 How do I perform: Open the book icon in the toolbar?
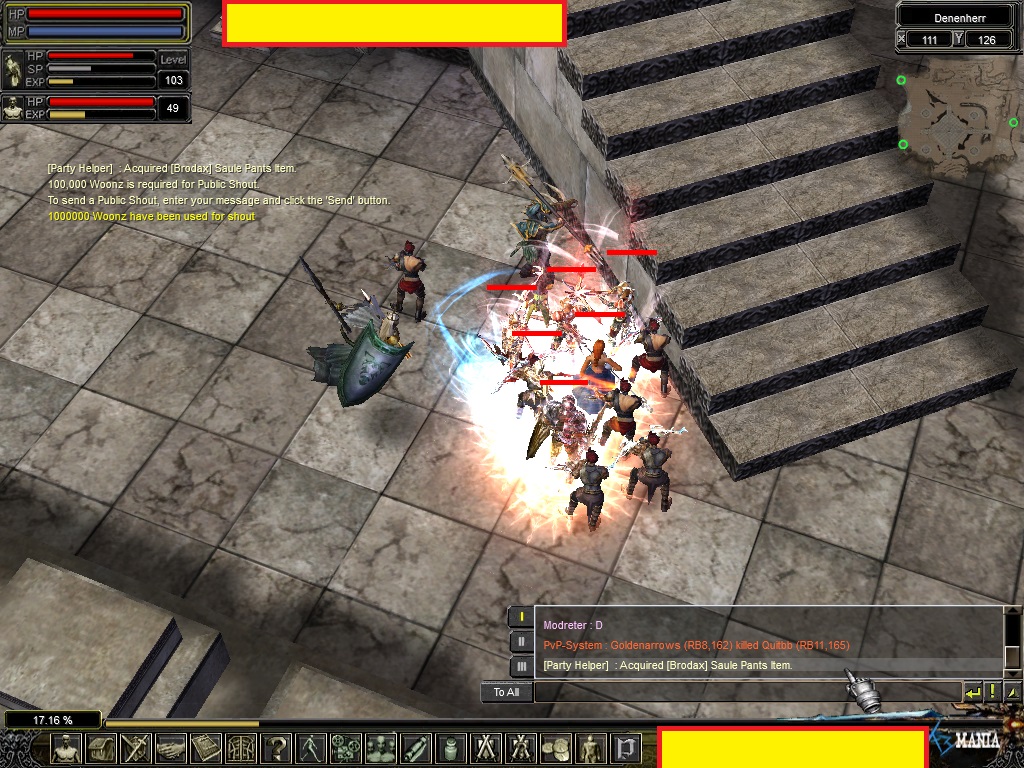pyautogui.click(x=206, y=748)
